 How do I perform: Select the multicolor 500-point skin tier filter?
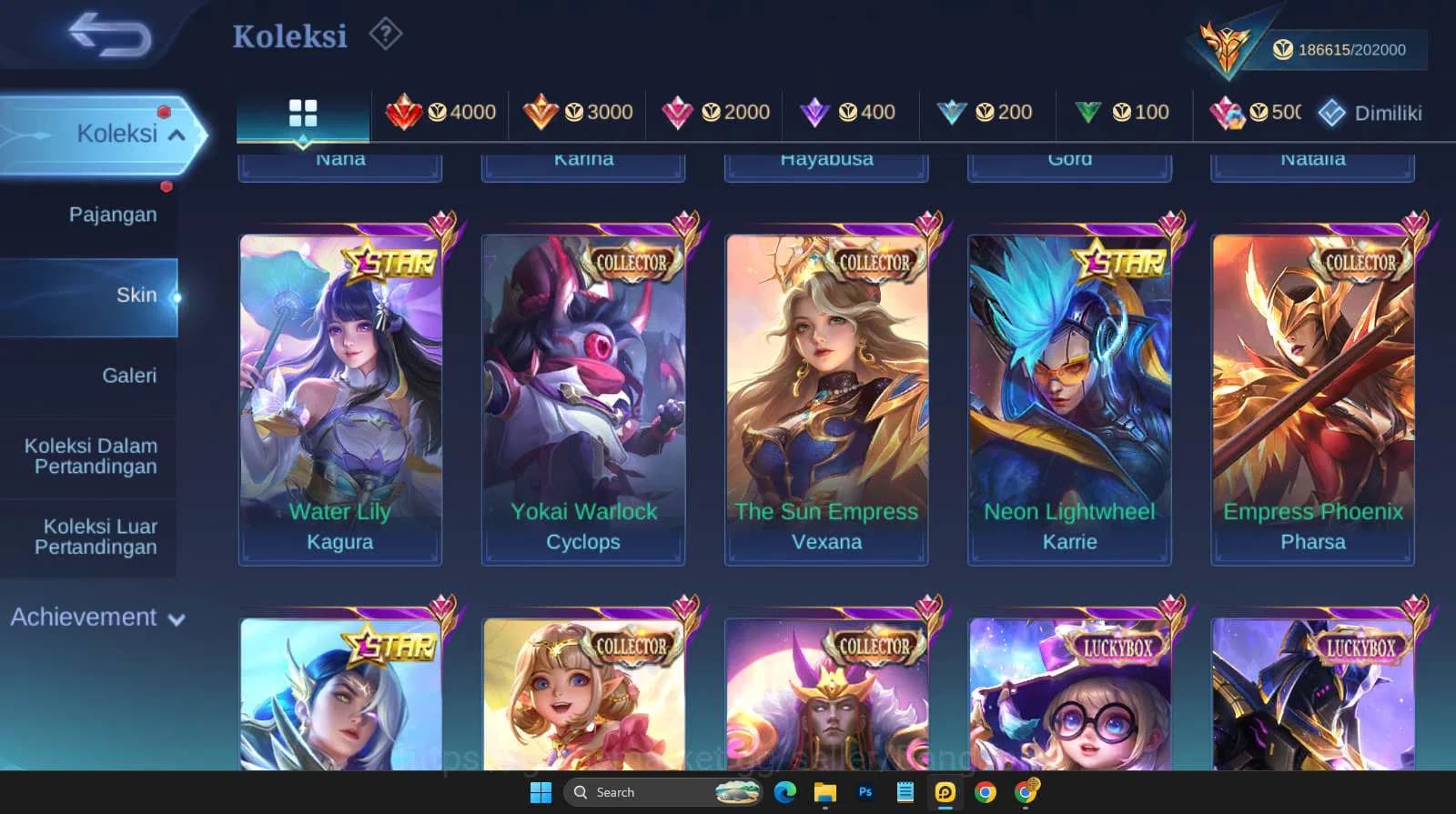pos(1256,112)
